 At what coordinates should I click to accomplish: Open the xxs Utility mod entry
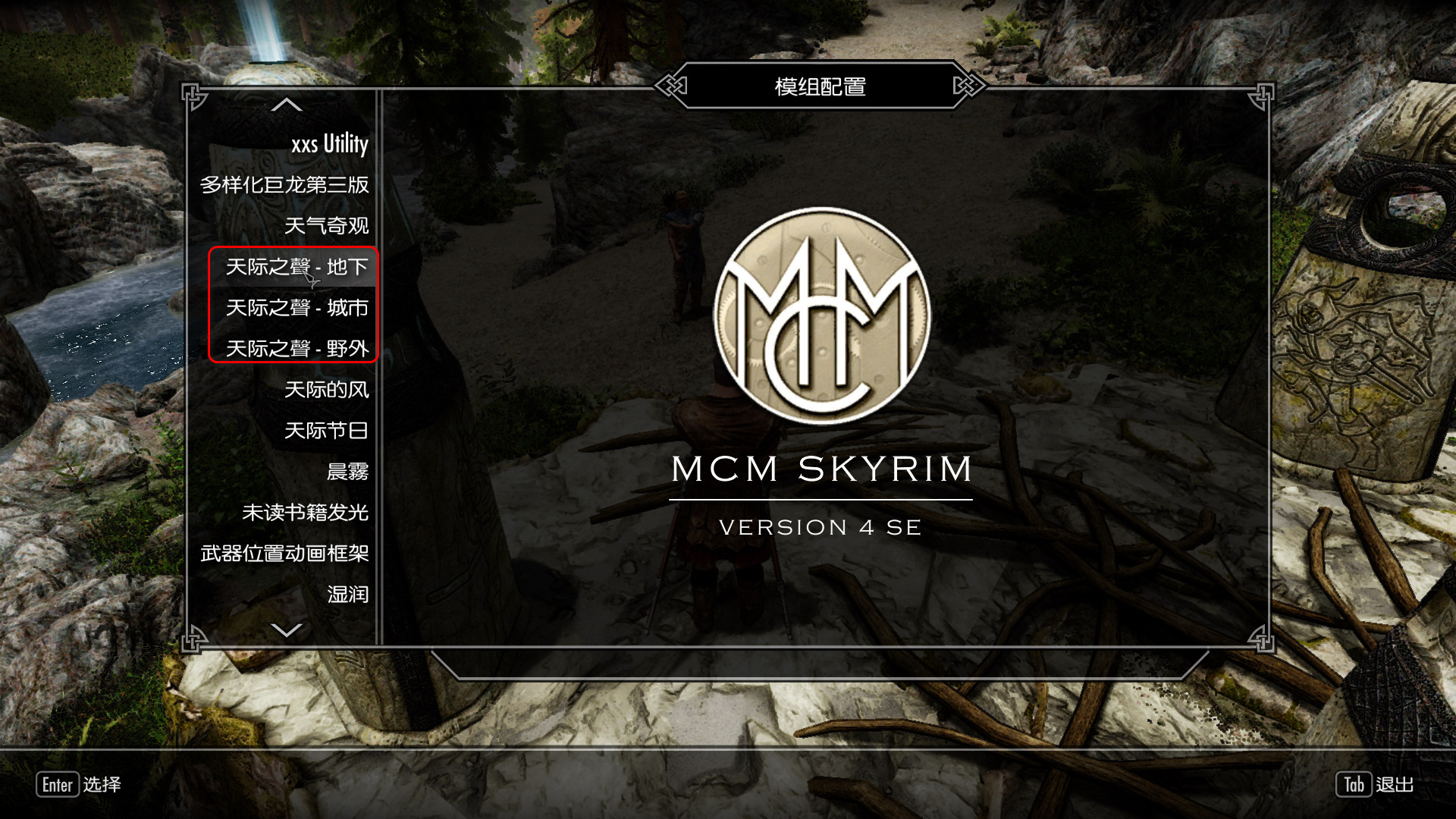click(x=329, y=144)
